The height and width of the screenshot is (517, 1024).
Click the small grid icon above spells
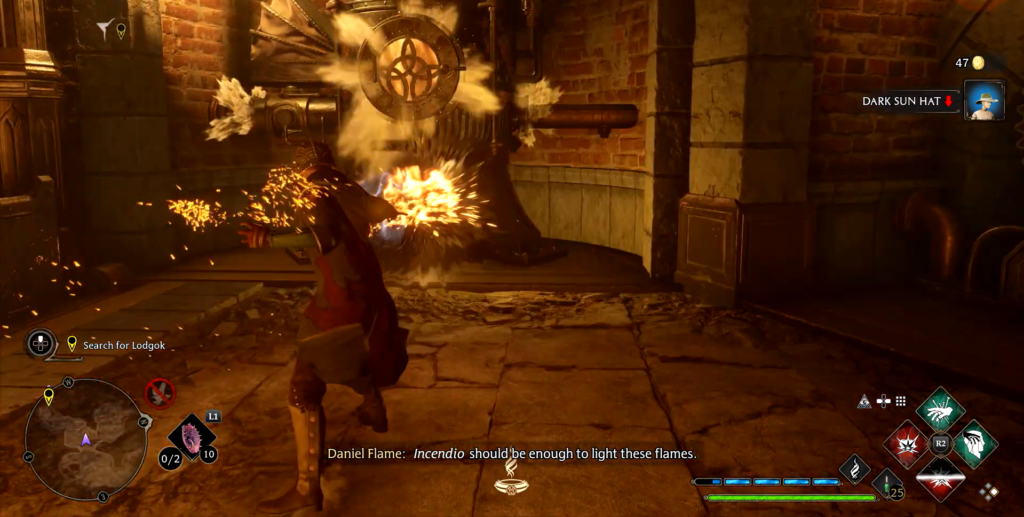point(901,401)
